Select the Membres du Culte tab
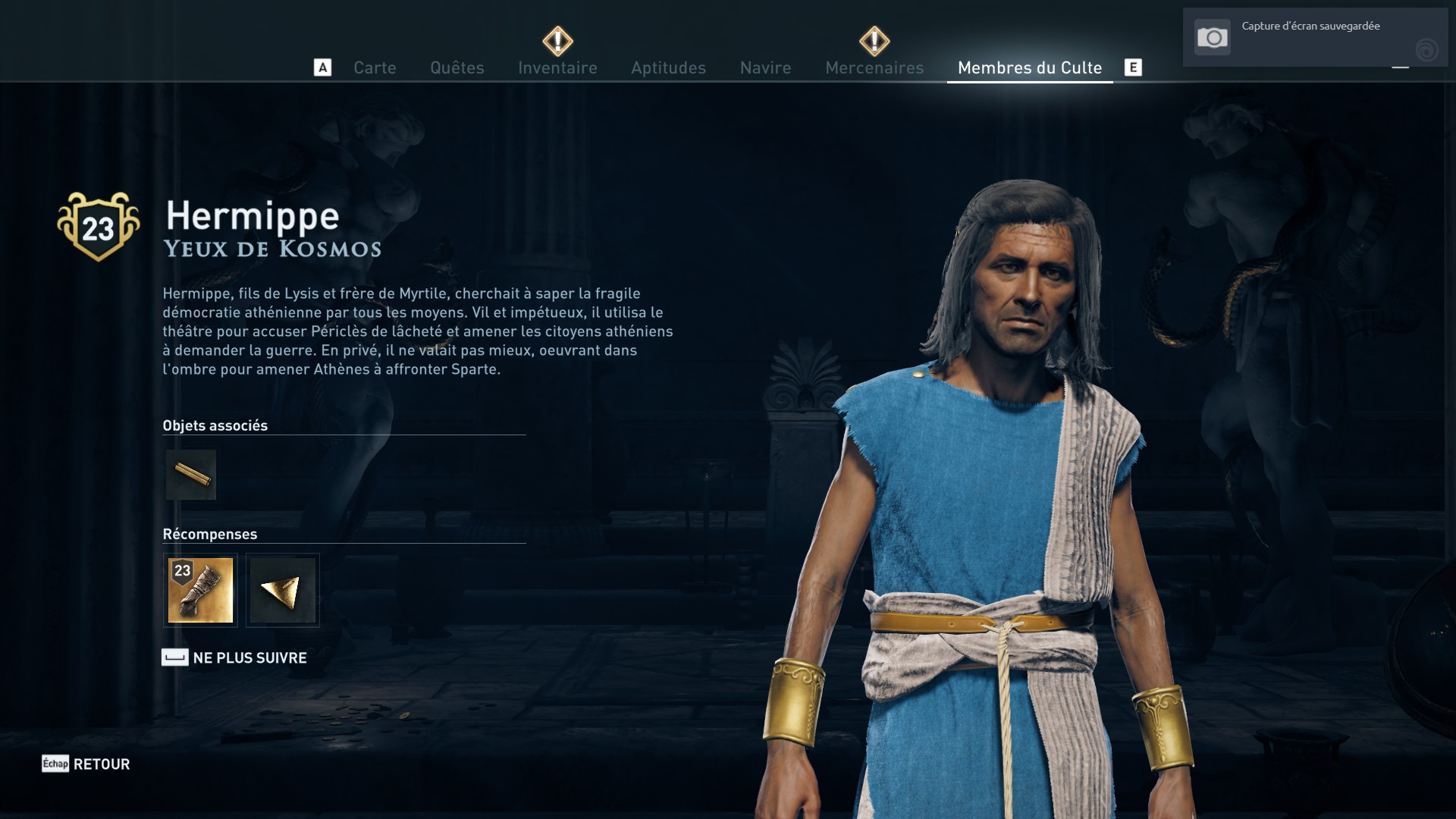 pyautogui.click(x=1029, y=67)
